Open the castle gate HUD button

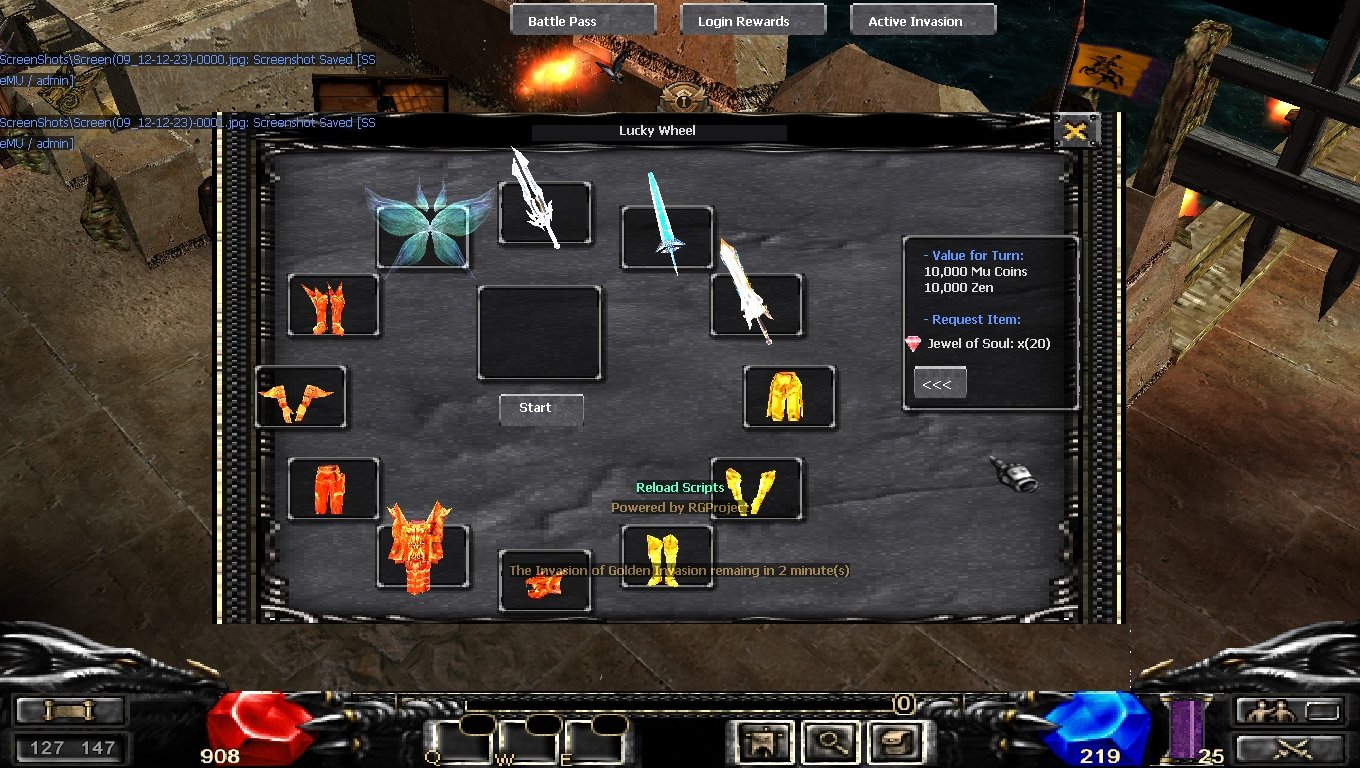tap(765, 742)
